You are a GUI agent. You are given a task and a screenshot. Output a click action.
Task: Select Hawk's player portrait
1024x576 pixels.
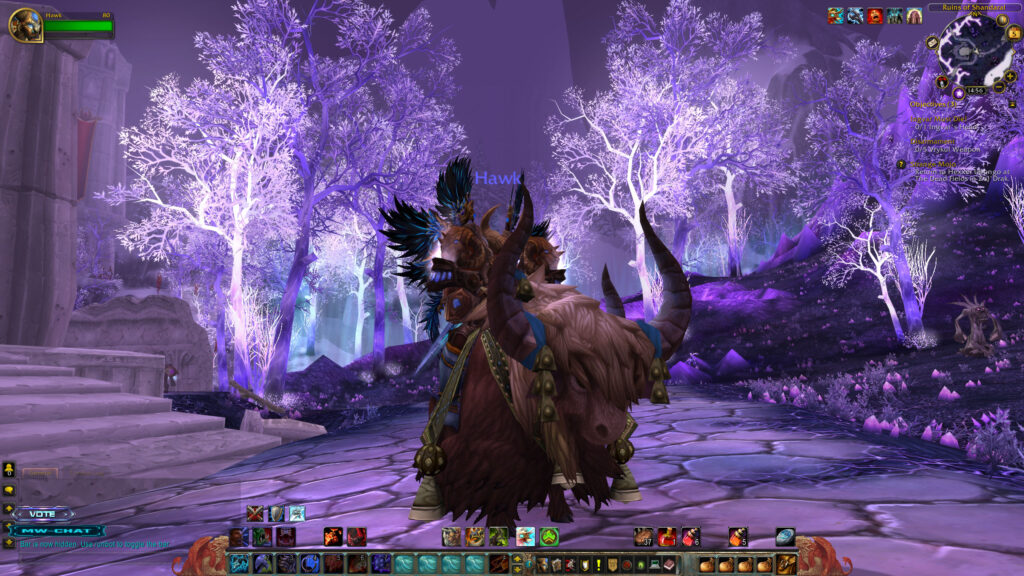25,25
